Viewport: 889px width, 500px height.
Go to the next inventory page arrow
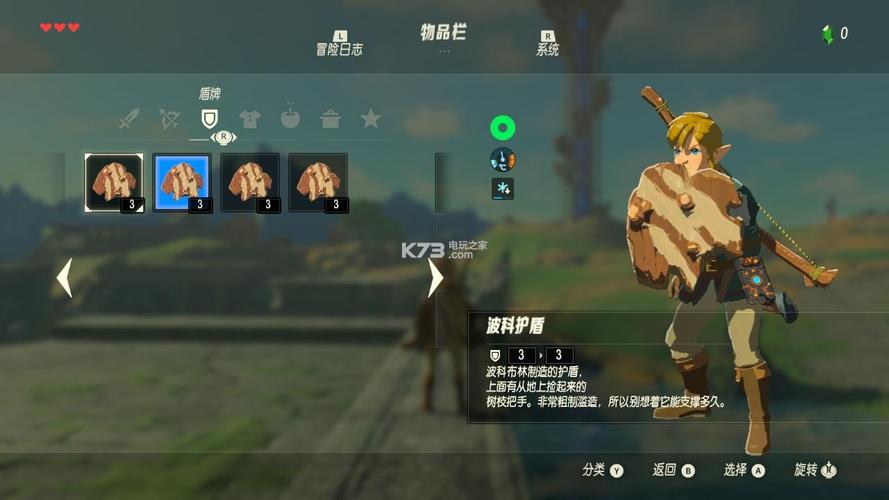click(435, 278)
